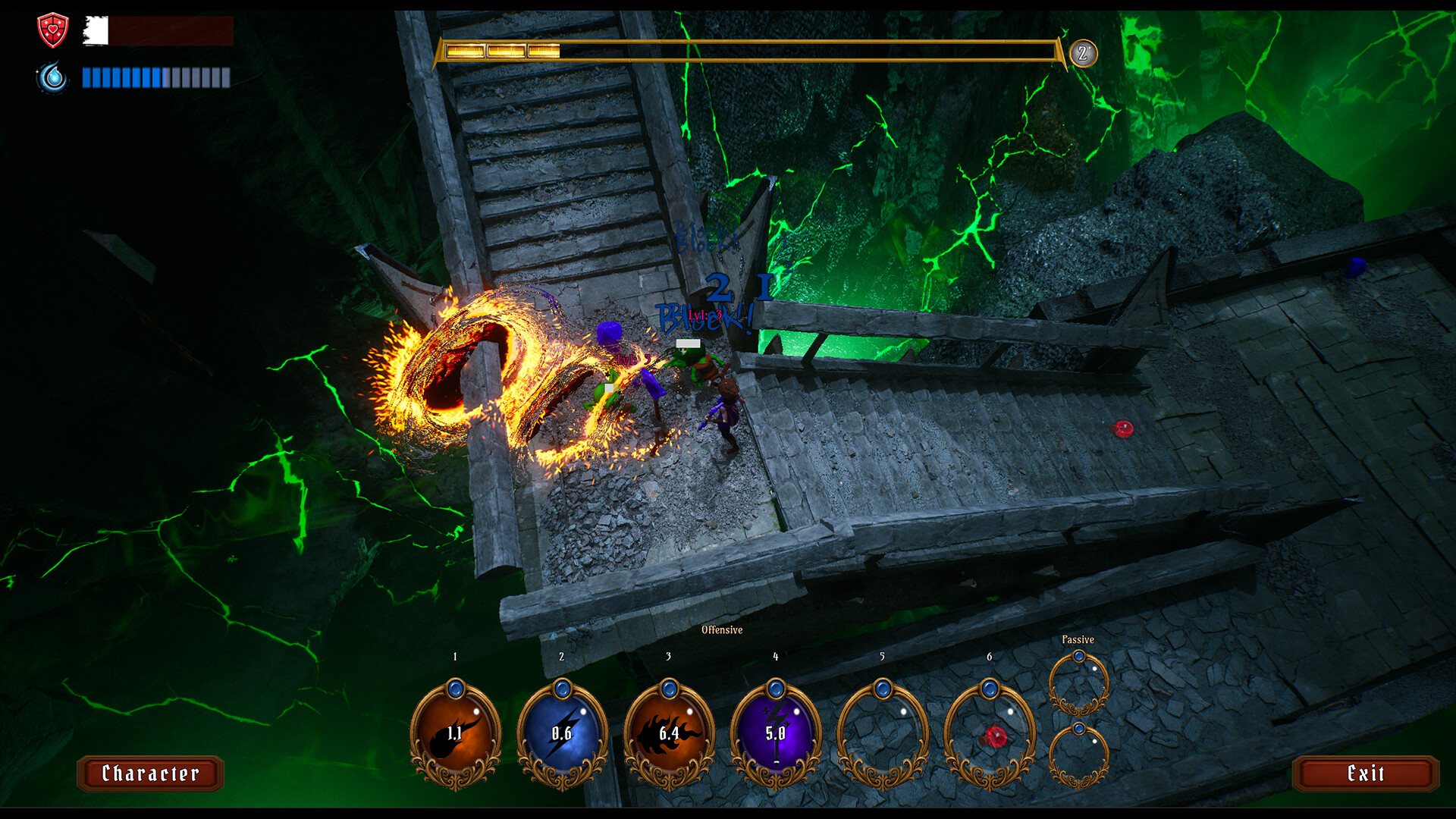Toggle the small blue gem atop ability slot 1
Viewport: 1456px width, 819px height.
[x=456, y=687]
